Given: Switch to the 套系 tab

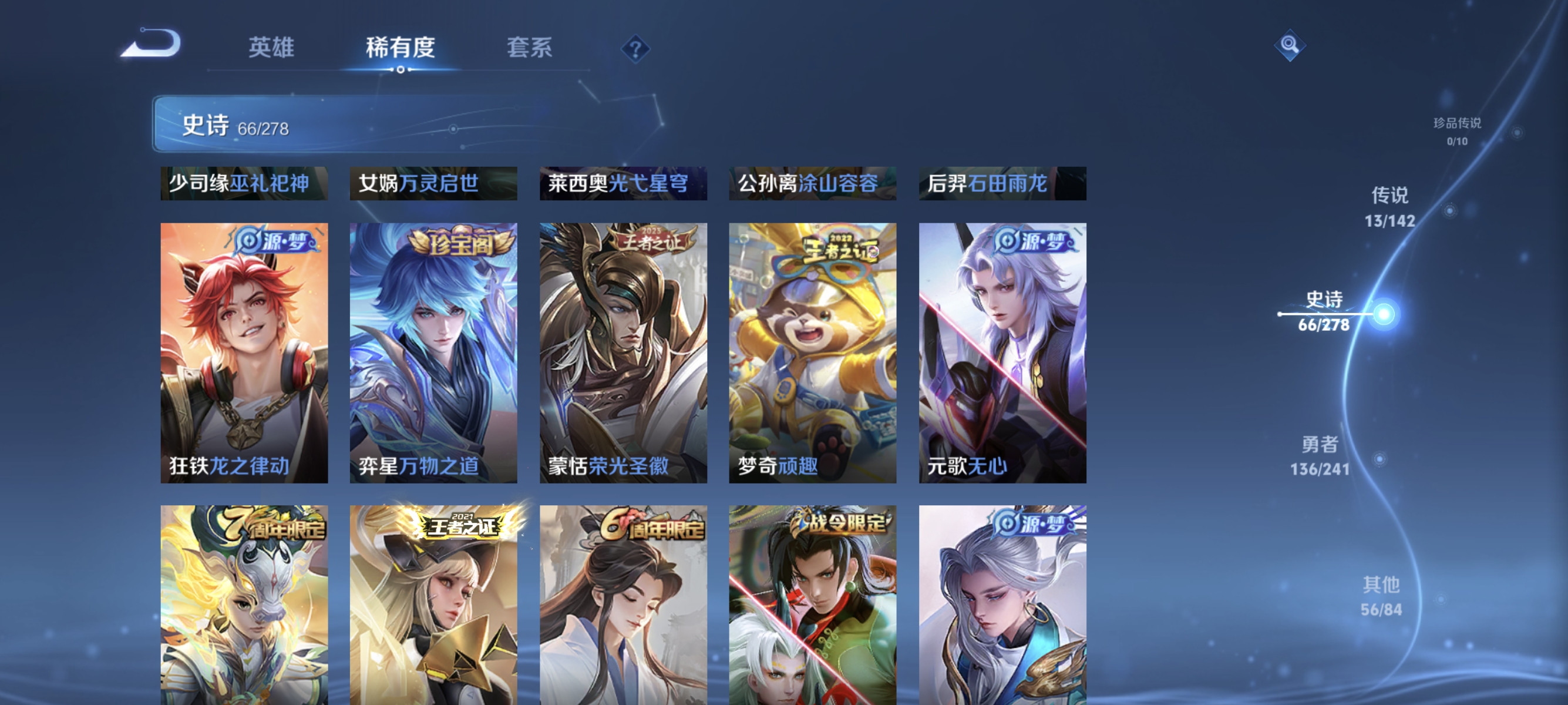Looking at the screenshot, I should [x=531, y=48].
